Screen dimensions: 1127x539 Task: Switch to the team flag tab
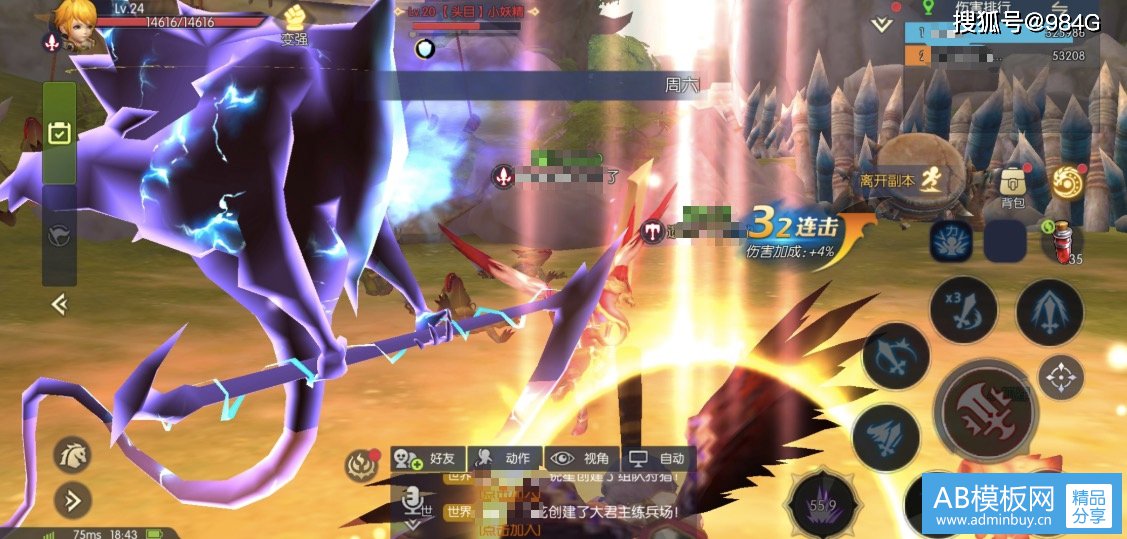[x=59, y=234]
